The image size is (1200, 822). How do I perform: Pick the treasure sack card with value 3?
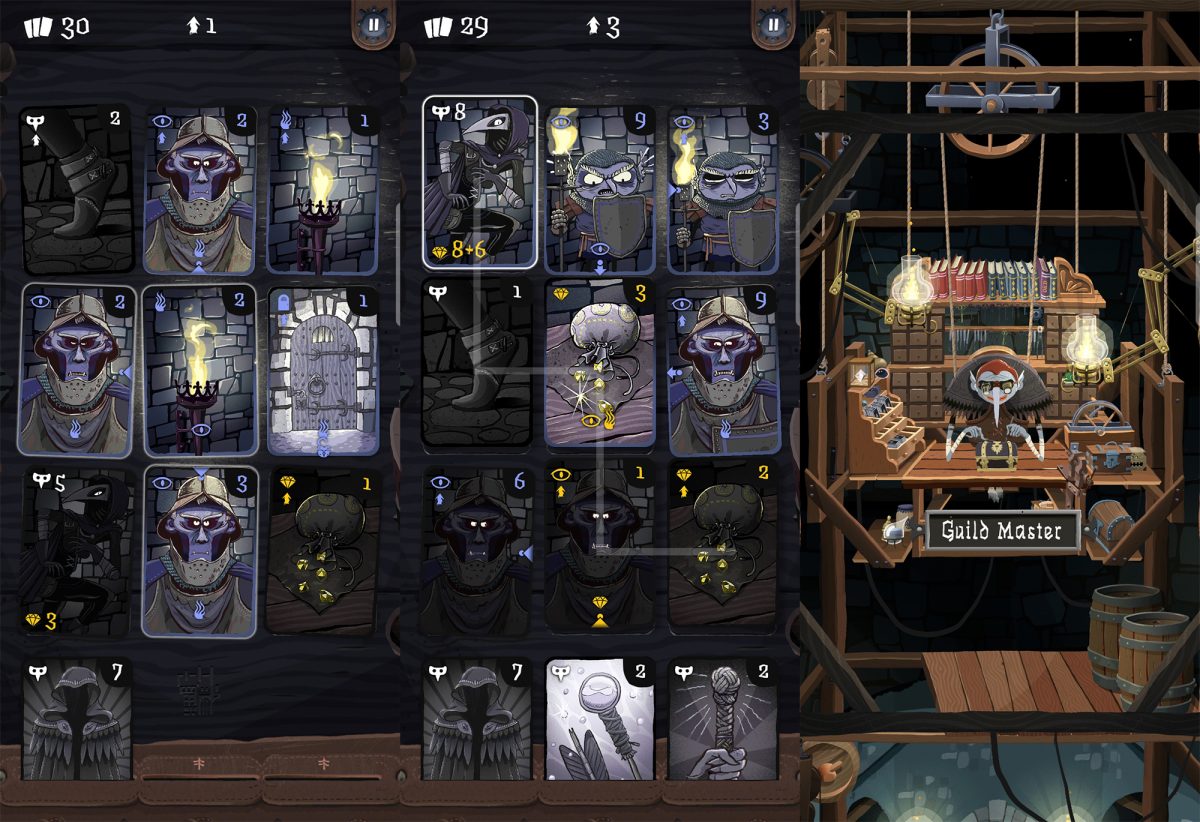[x=600, y=363]
